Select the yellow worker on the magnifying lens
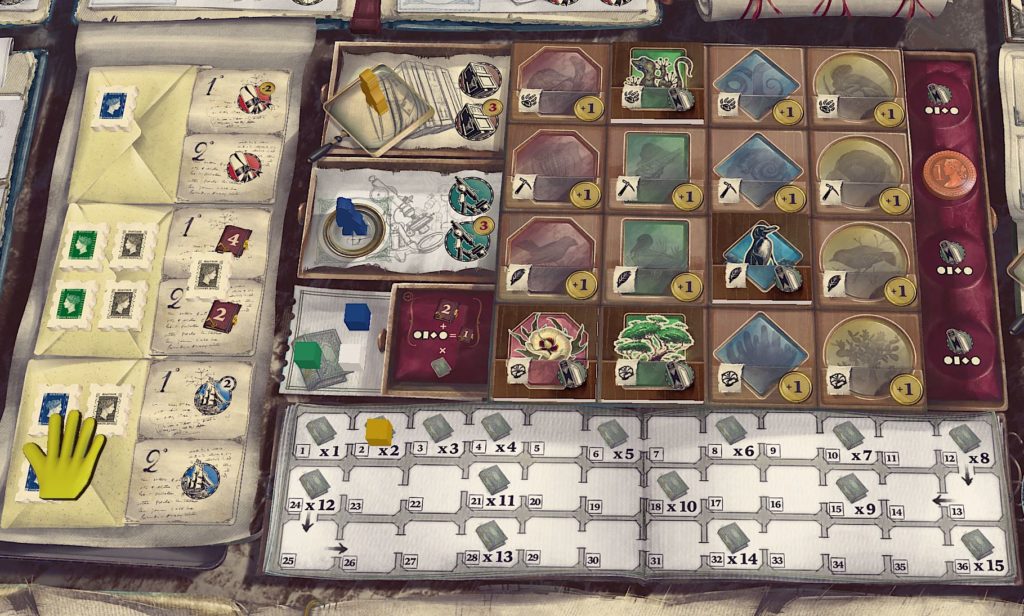Image resolution: width=1024 pixels, height=616 pixels. pos(374,87)
